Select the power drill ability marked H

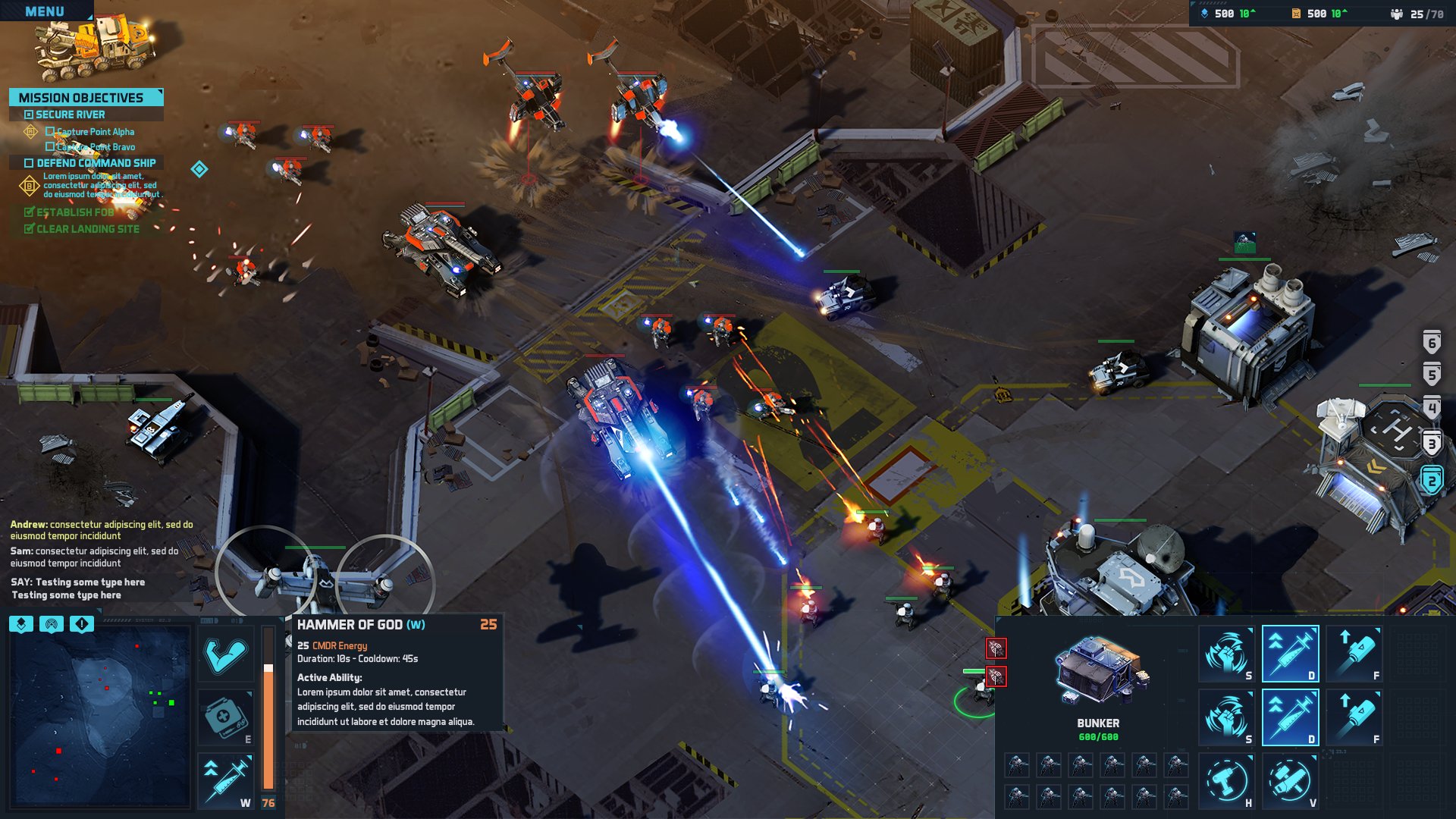(1226, 781)
